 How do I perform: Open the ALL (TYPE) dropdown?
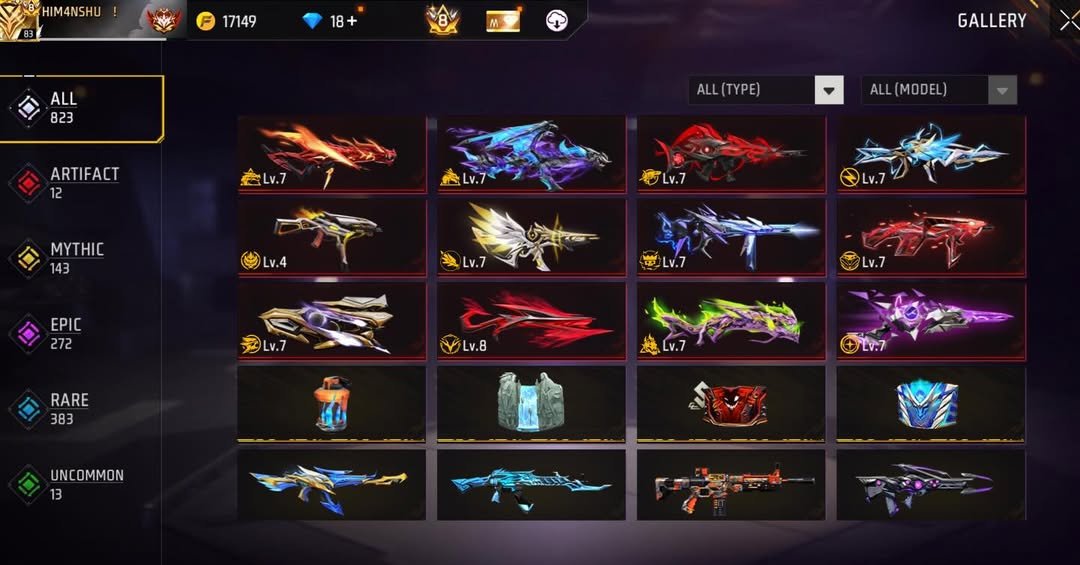point(766,90)
